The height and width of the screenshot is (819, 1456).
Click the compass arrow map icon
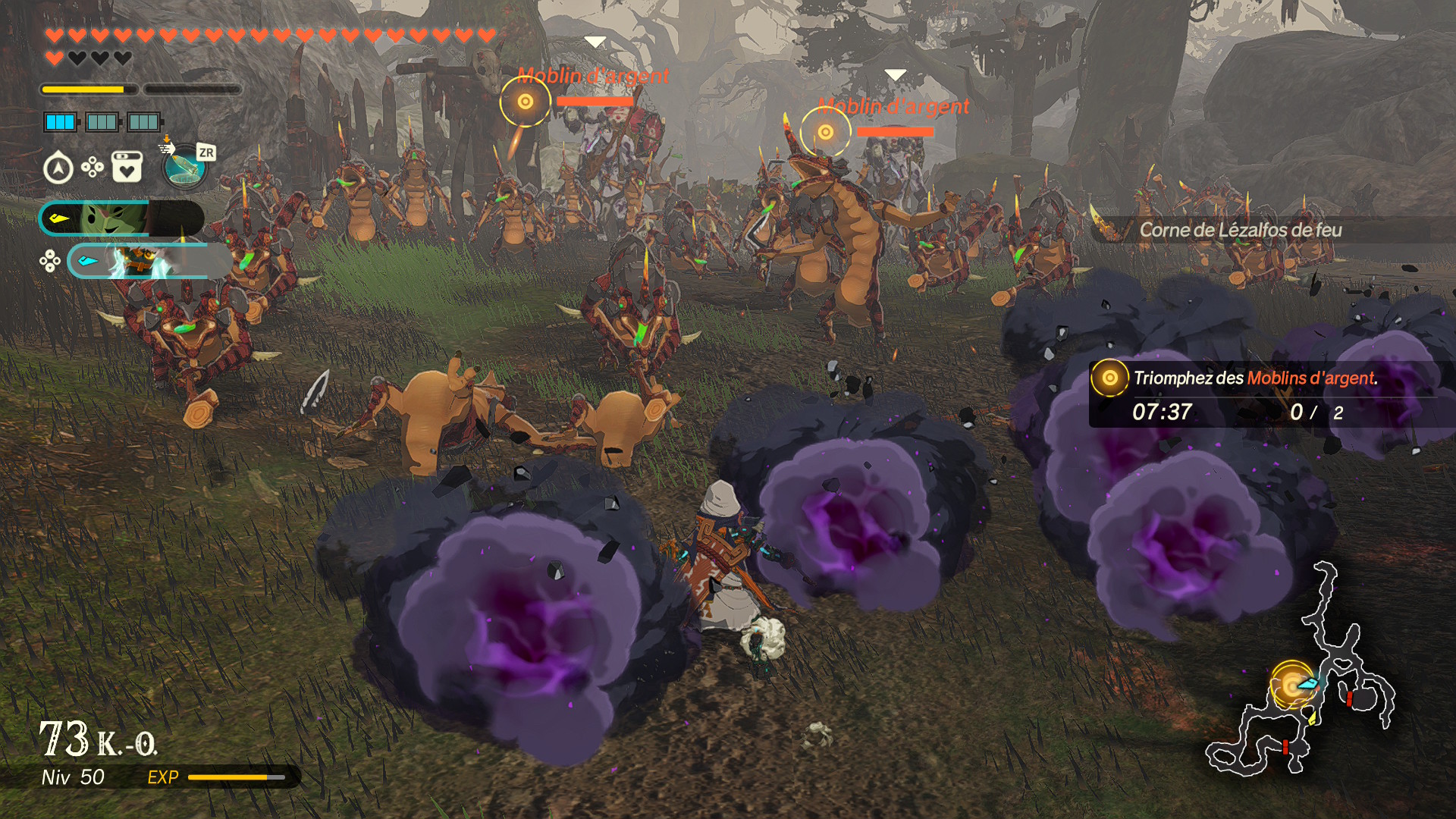coord(58,168)
